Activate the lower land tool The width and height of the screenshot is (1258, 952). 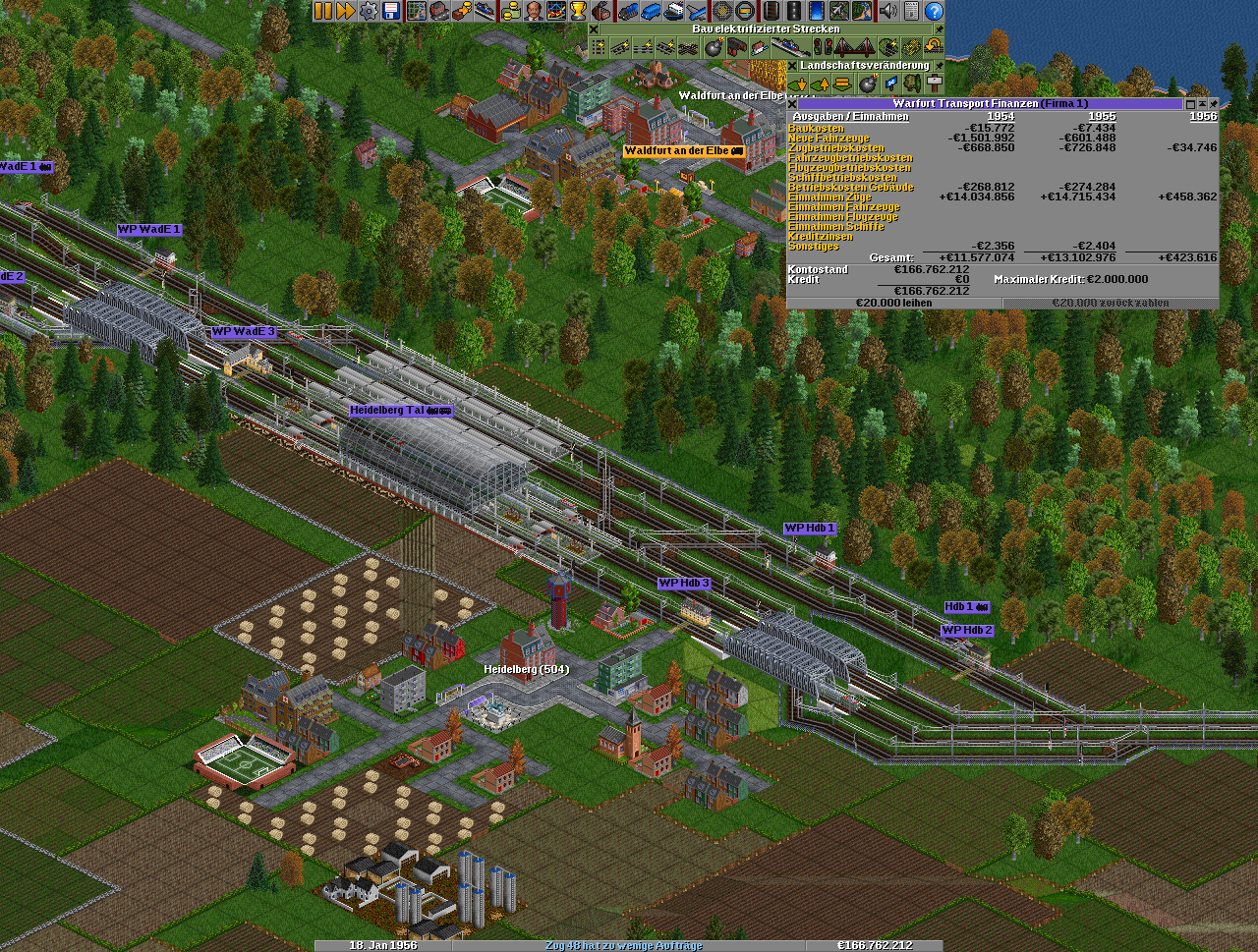[x=797, y=84]
